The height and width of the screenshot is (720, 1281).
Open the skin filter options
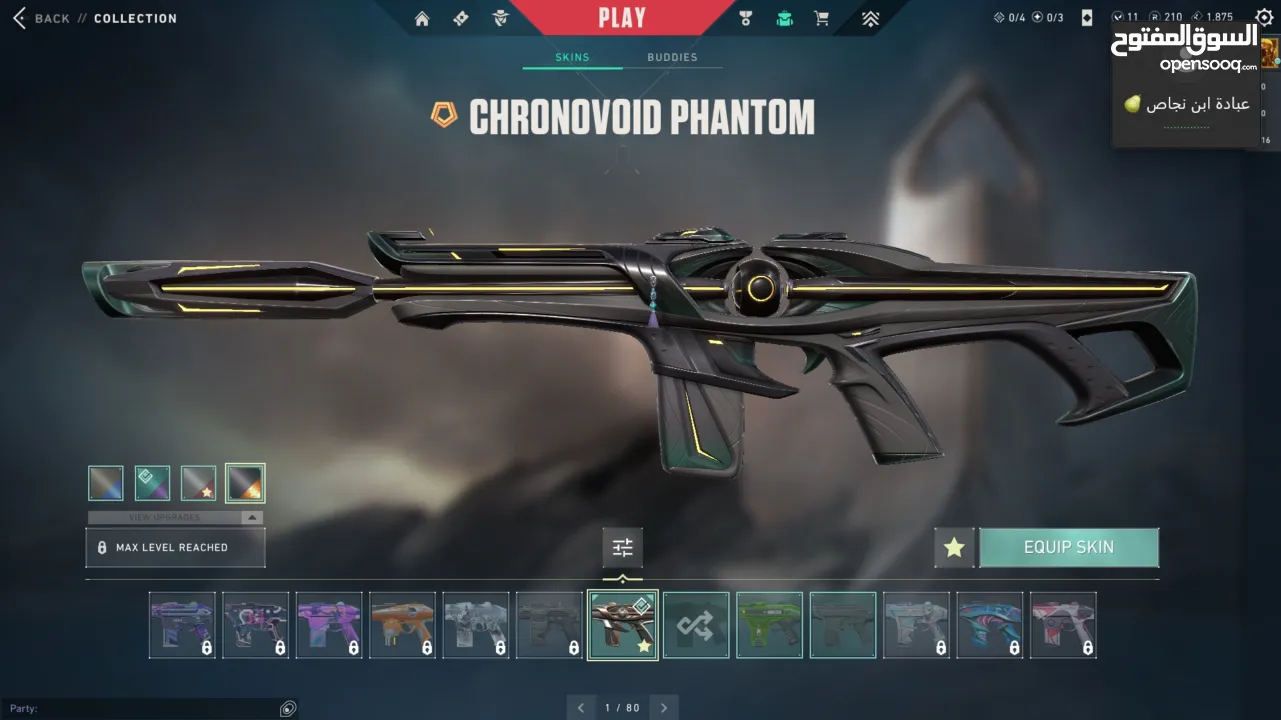(622, 547)
